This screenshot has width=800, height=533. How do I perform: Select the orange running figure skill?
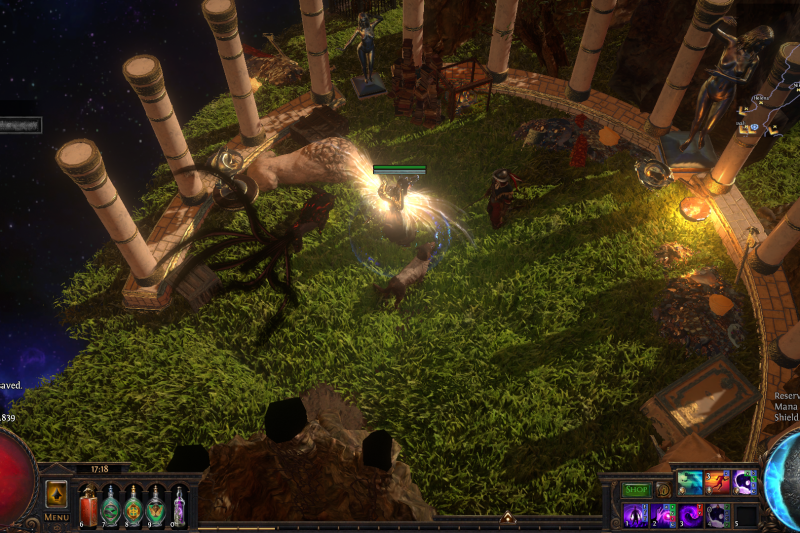(x=717, y=484)
